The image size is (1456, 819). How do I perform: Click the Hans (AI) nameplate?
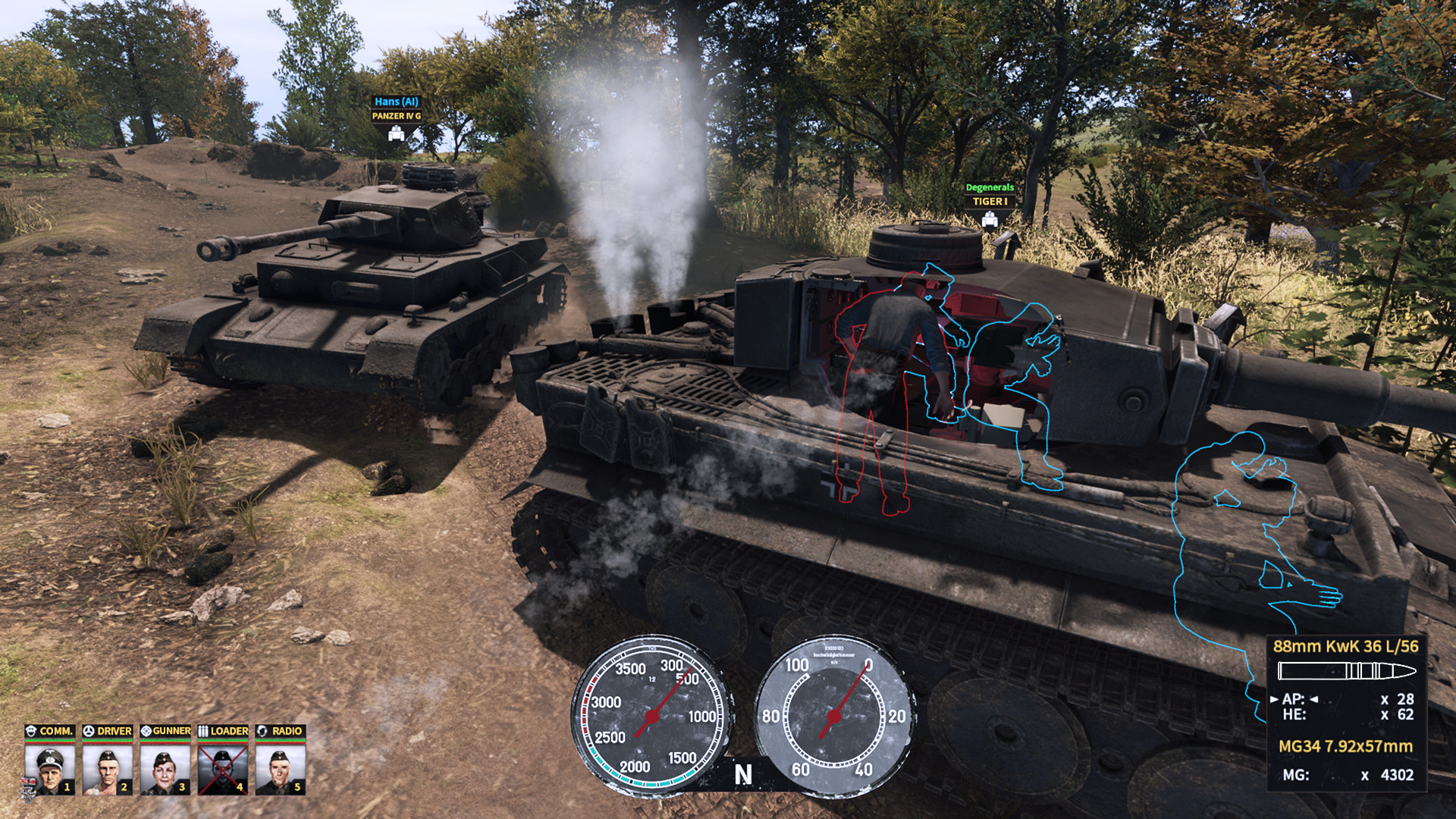(397, 100)
